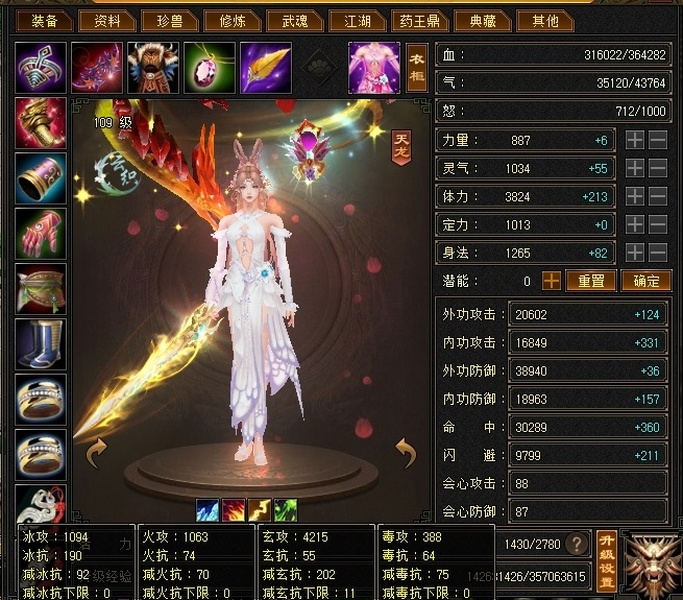Image resolution: width=683 pixels, height=600 pixels.
Task: Click the question mark help button
Action: tap(576, 544)
